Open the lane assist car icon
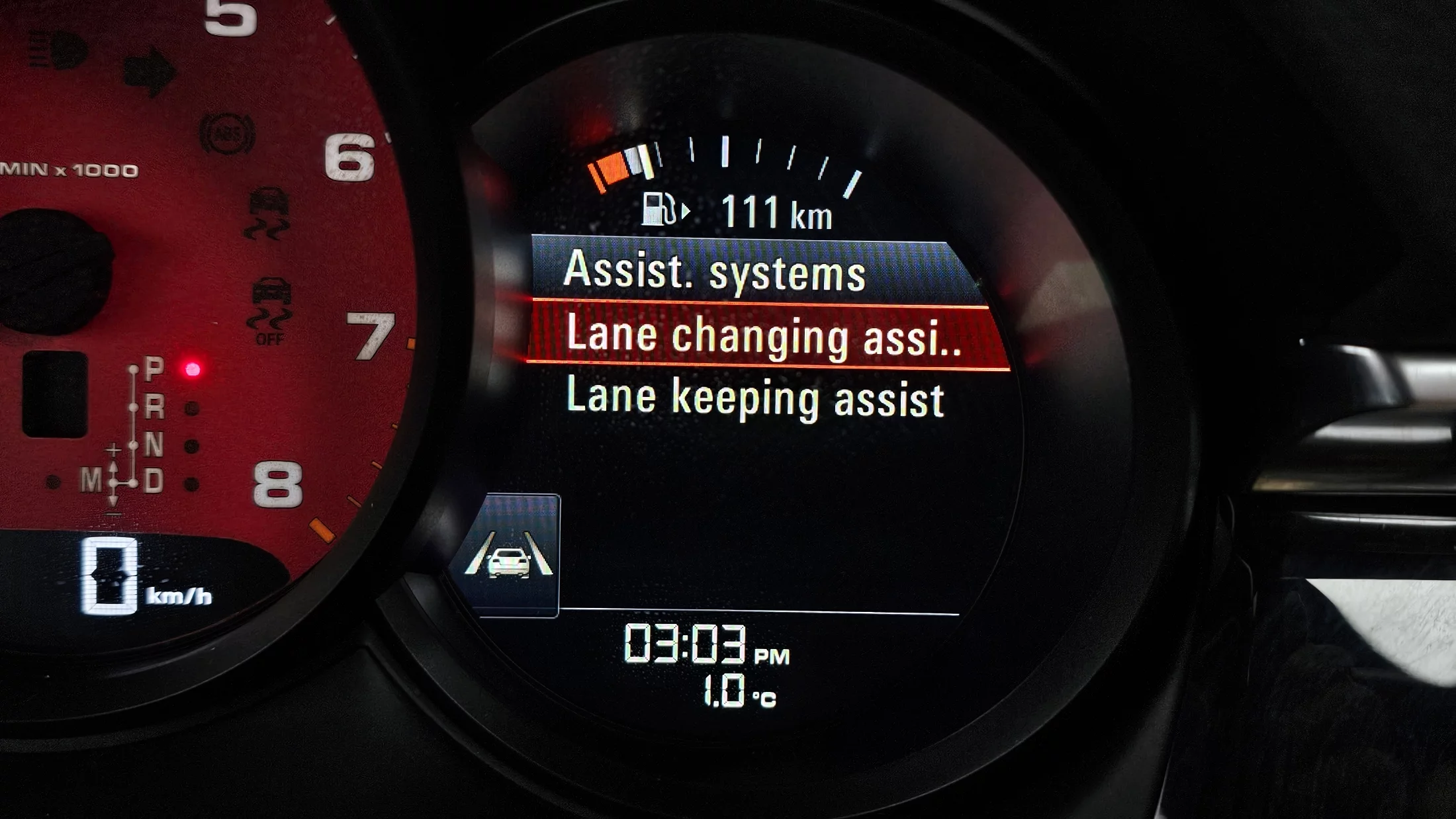This screenshot has width=1456, height=819. (x=509, y=556)
